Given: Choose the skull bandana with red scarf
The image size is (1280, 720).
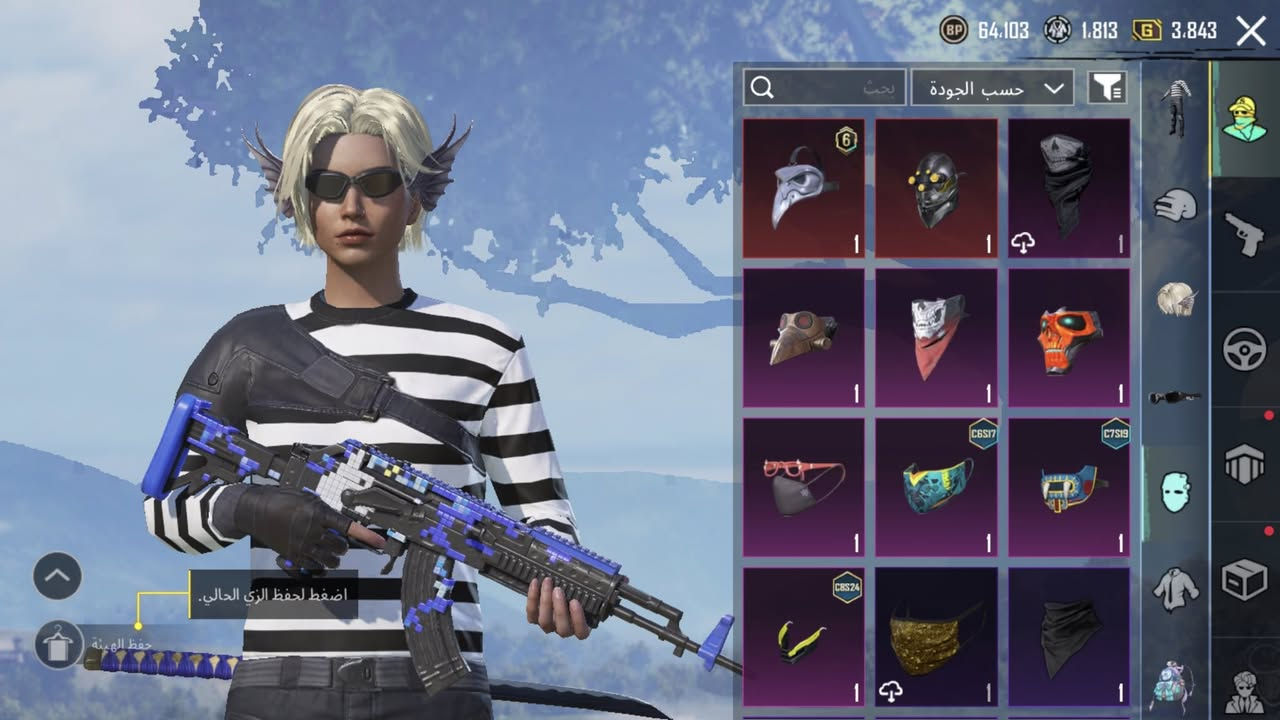Looking at the screenshot, I should (x=936, y=338).
